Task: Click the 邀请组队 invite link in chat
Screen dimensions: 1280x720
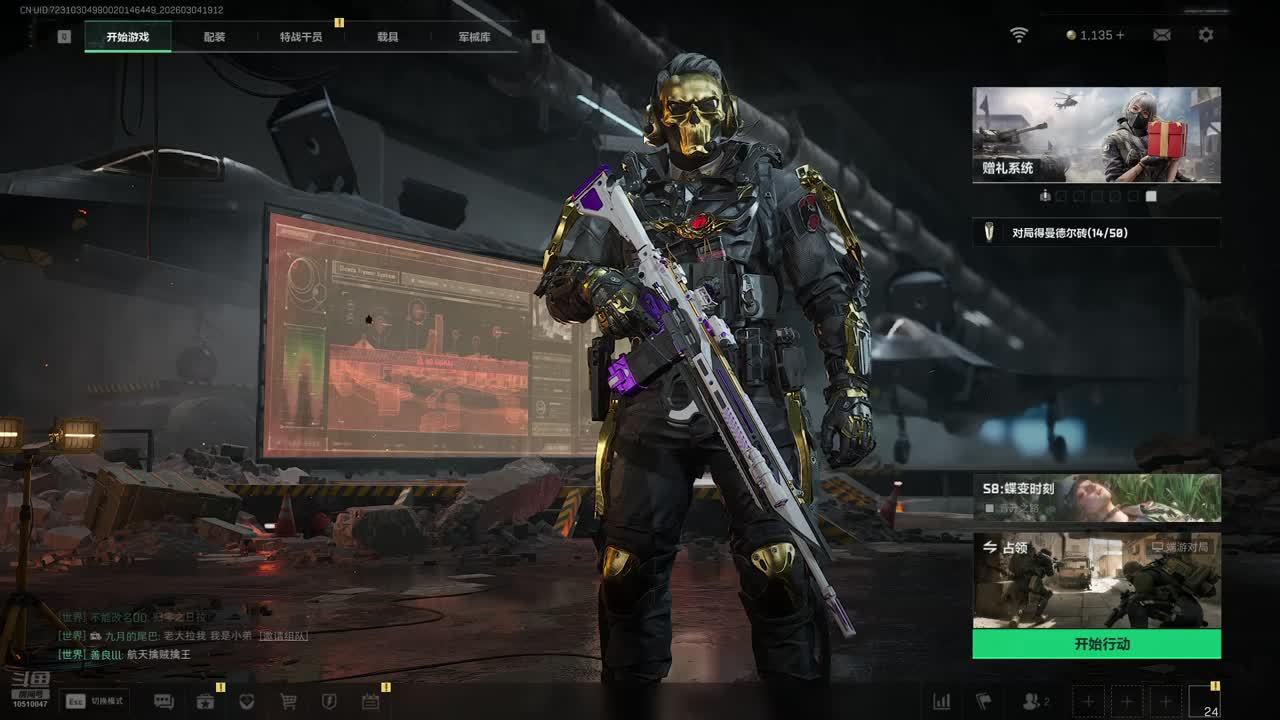Action: pyautogui.click(x=283, y=636)
